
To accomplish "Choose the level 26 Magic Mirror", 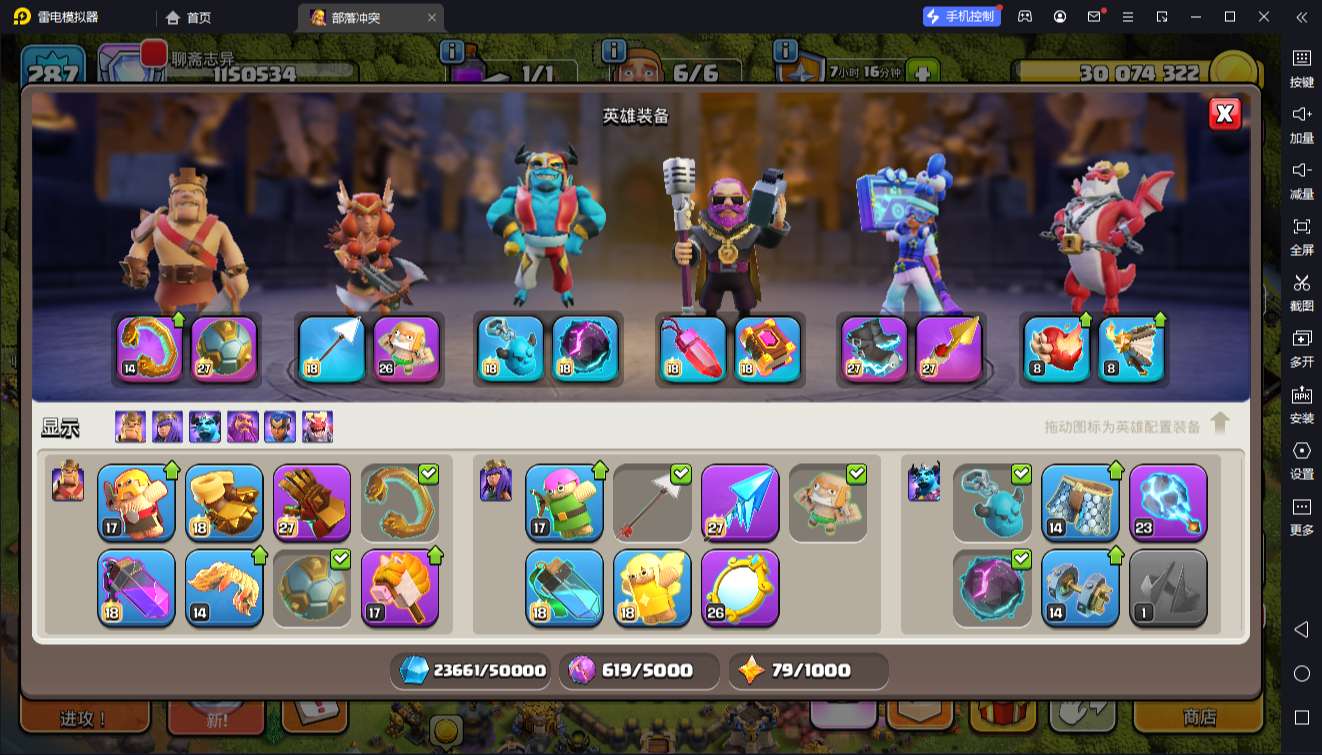I will tap(740, 588).
